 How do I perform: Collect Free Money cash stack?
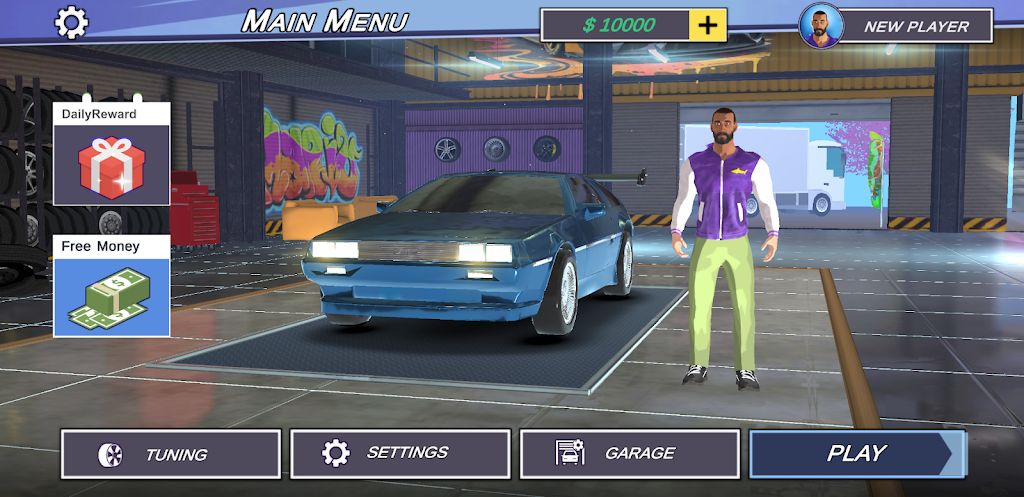[x=112, y=296]
